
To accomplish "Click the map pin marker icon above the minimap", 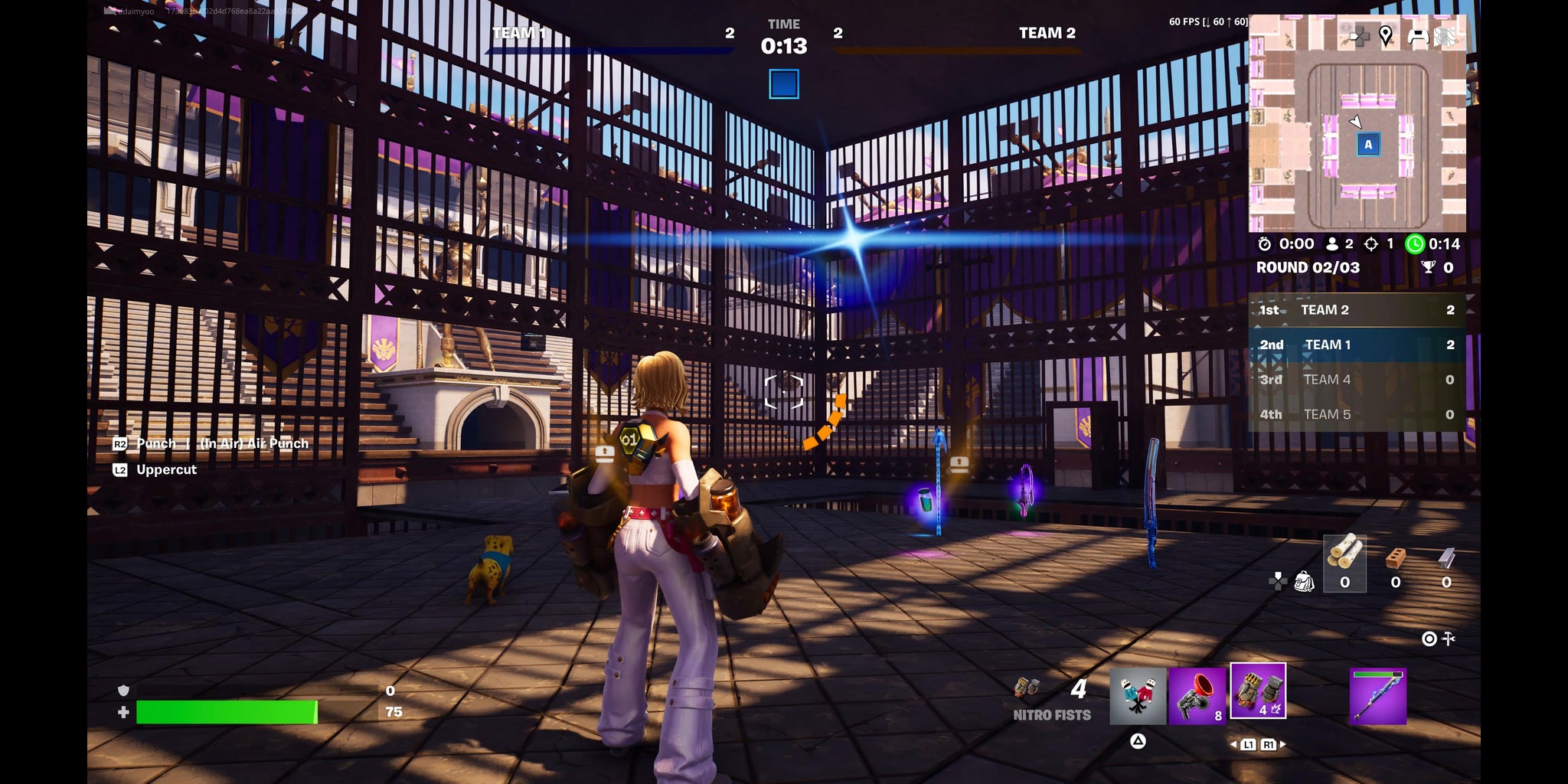I will pos(1385,34).
